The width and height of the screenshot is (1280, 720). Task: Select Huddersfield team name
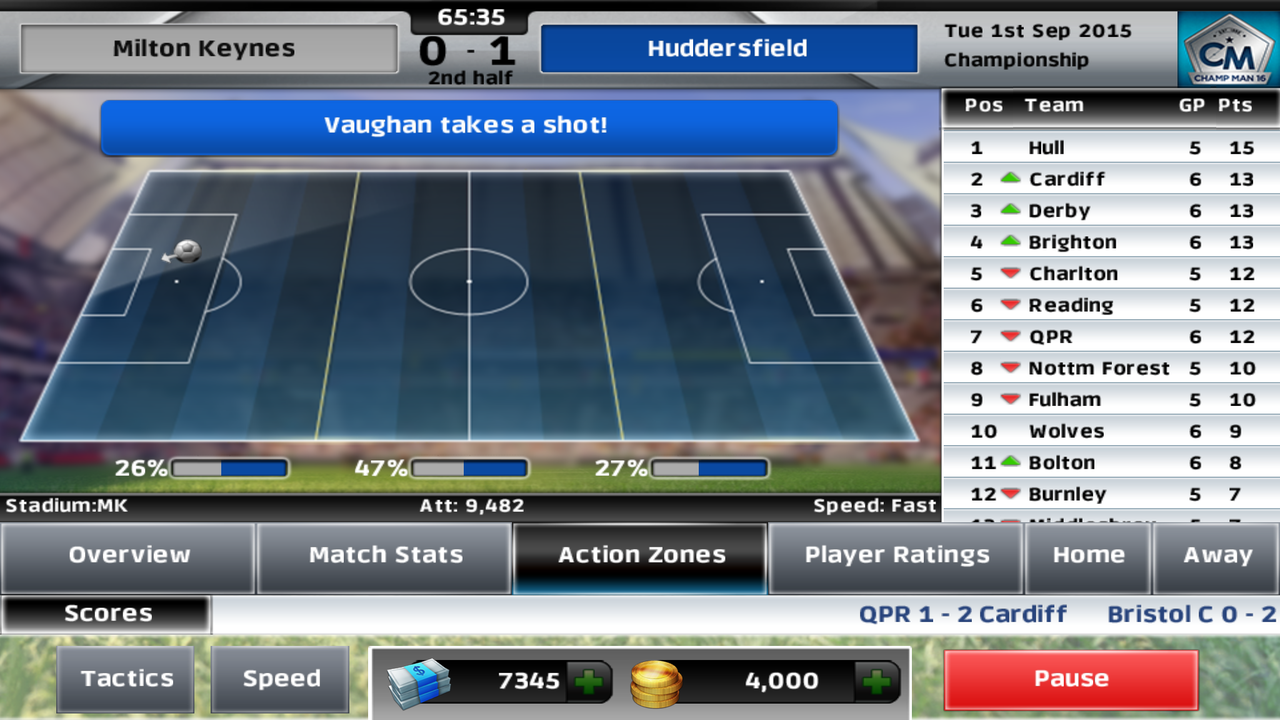click(x=728, y=49)
